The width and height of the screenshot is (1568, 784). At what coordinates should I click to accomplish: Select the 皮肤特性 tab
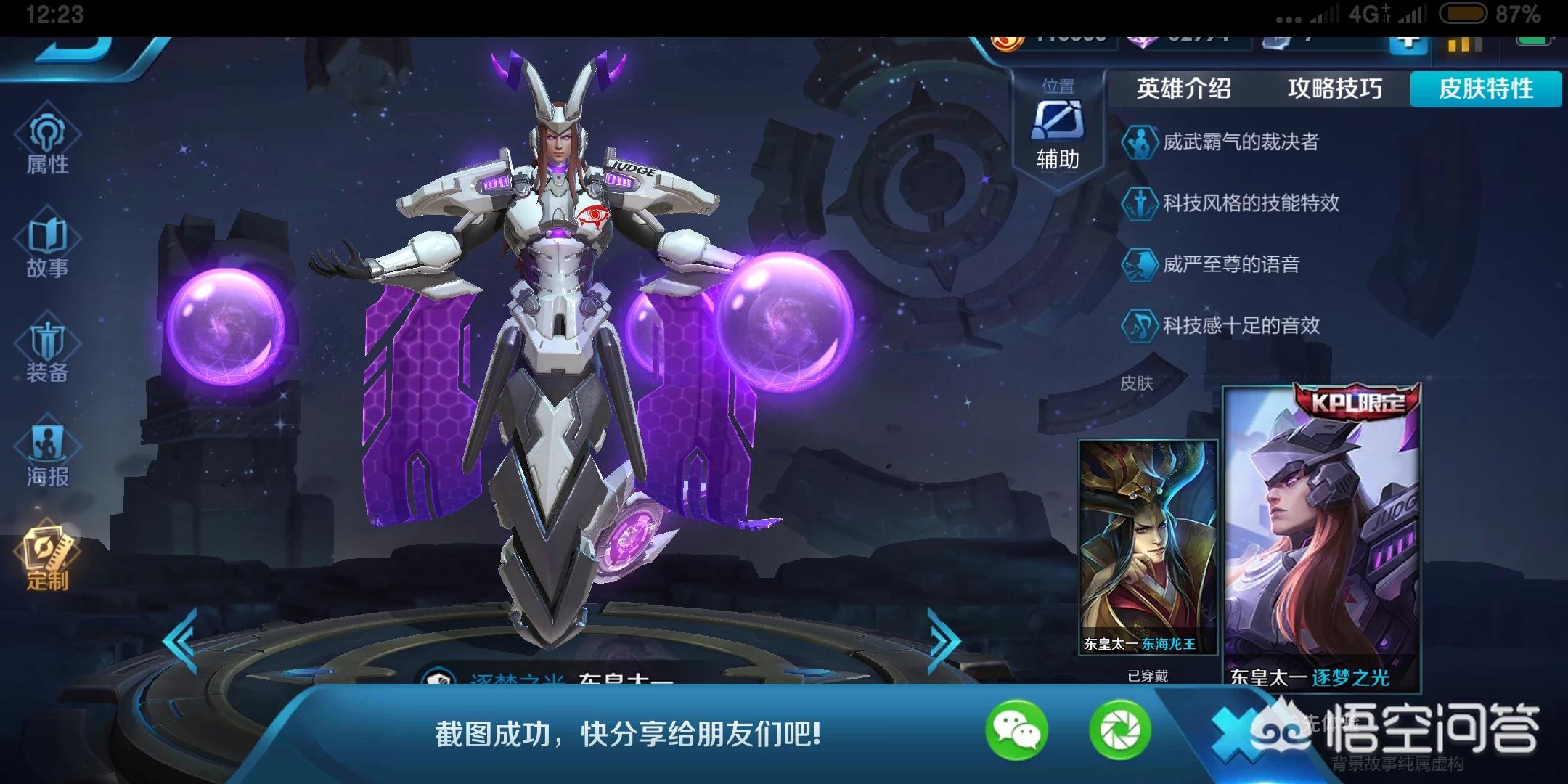[1485, 89]
